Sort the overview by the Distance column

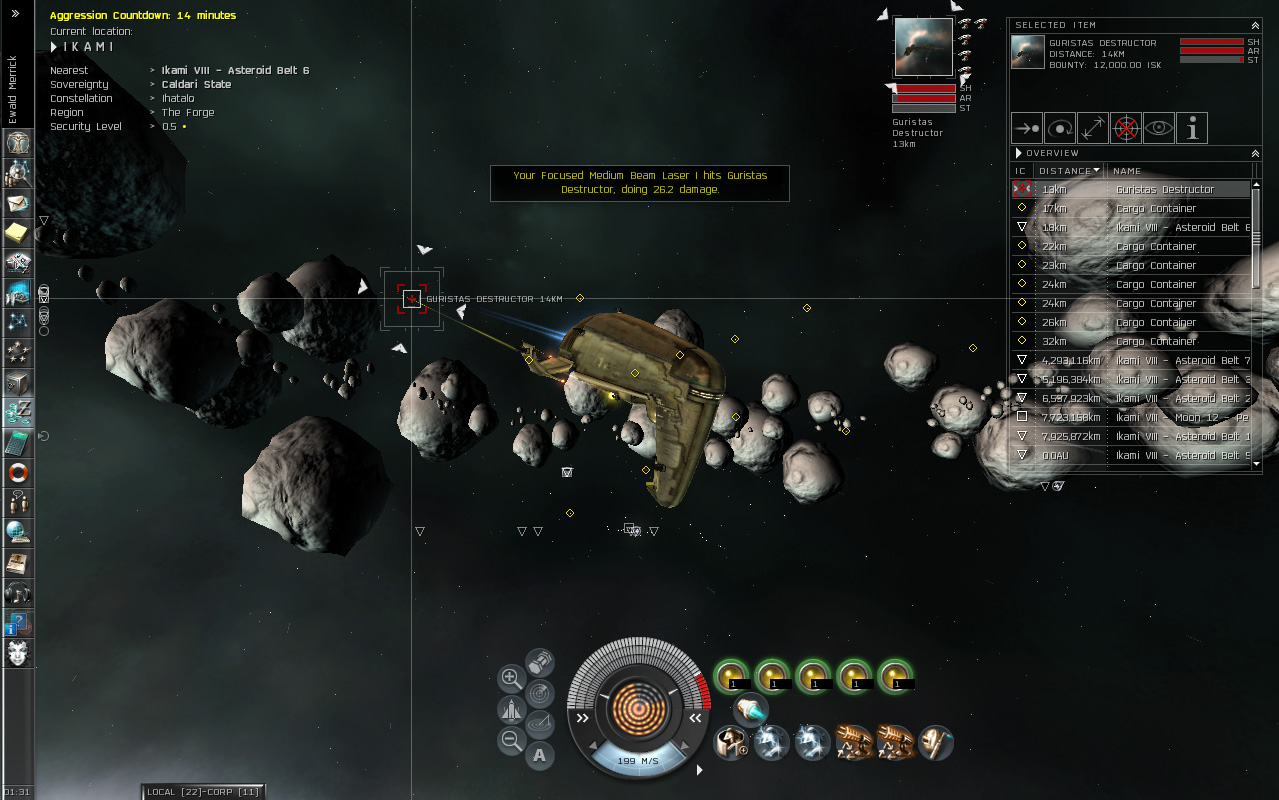pyautogui.click(x=1069, y=171)
